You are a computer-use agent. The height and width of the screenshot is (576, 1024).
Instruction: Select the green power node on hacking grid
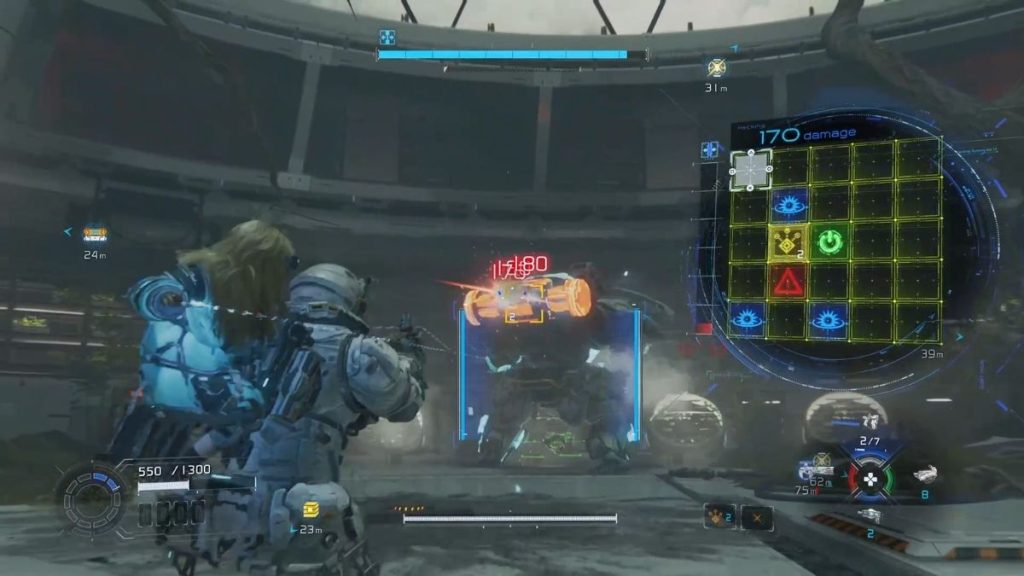coord(830,241)
